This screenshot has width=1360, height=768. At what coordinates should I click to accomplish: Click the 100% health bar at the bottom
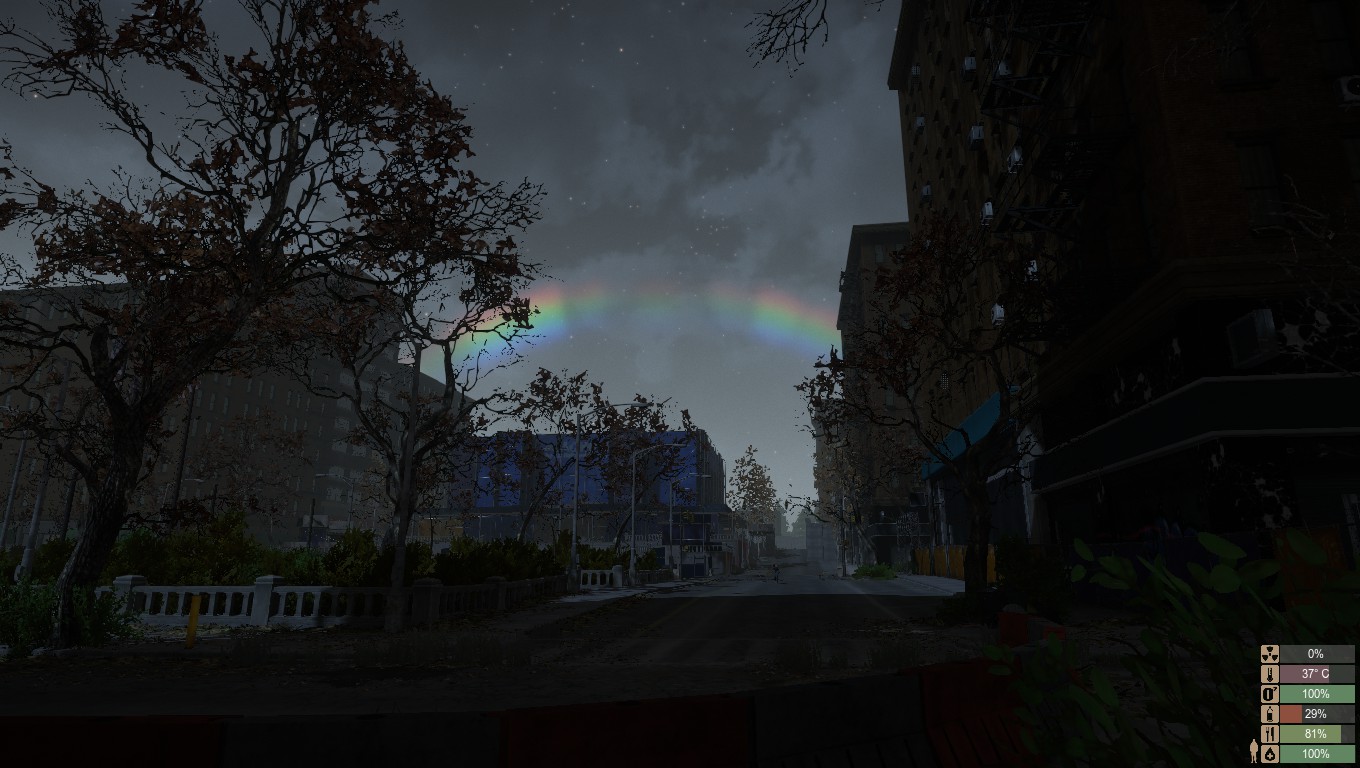tap(1315, 753)
